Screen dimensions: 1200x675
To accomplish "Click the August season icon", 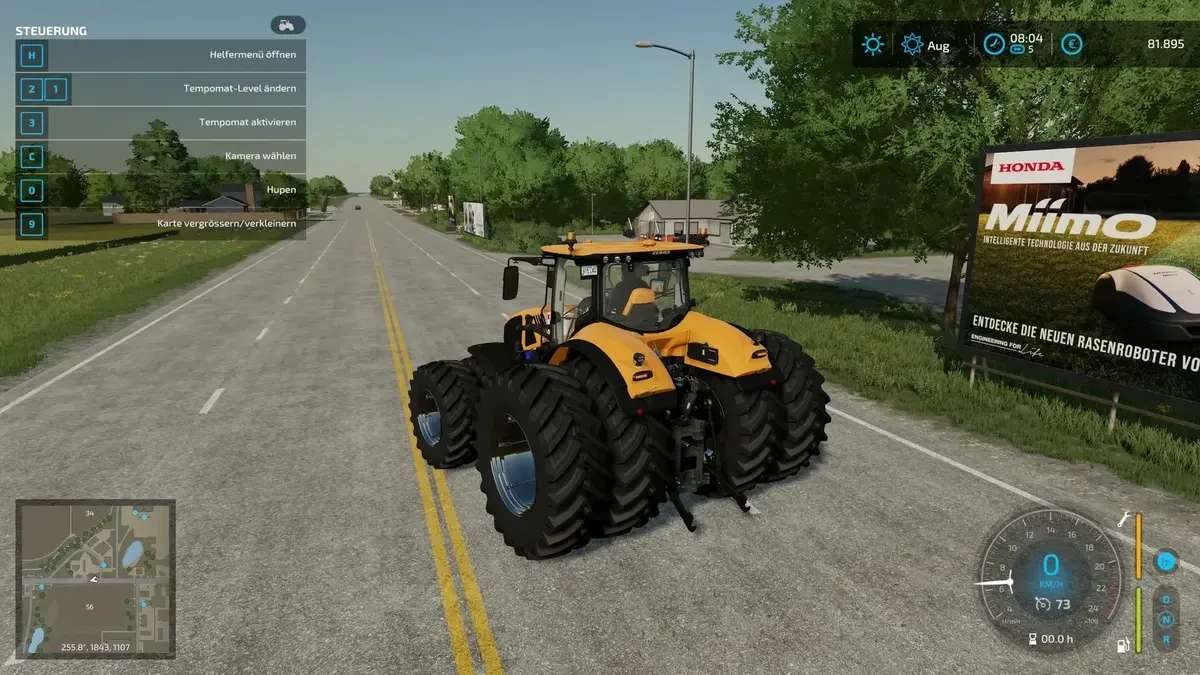I will coord(912,44).
